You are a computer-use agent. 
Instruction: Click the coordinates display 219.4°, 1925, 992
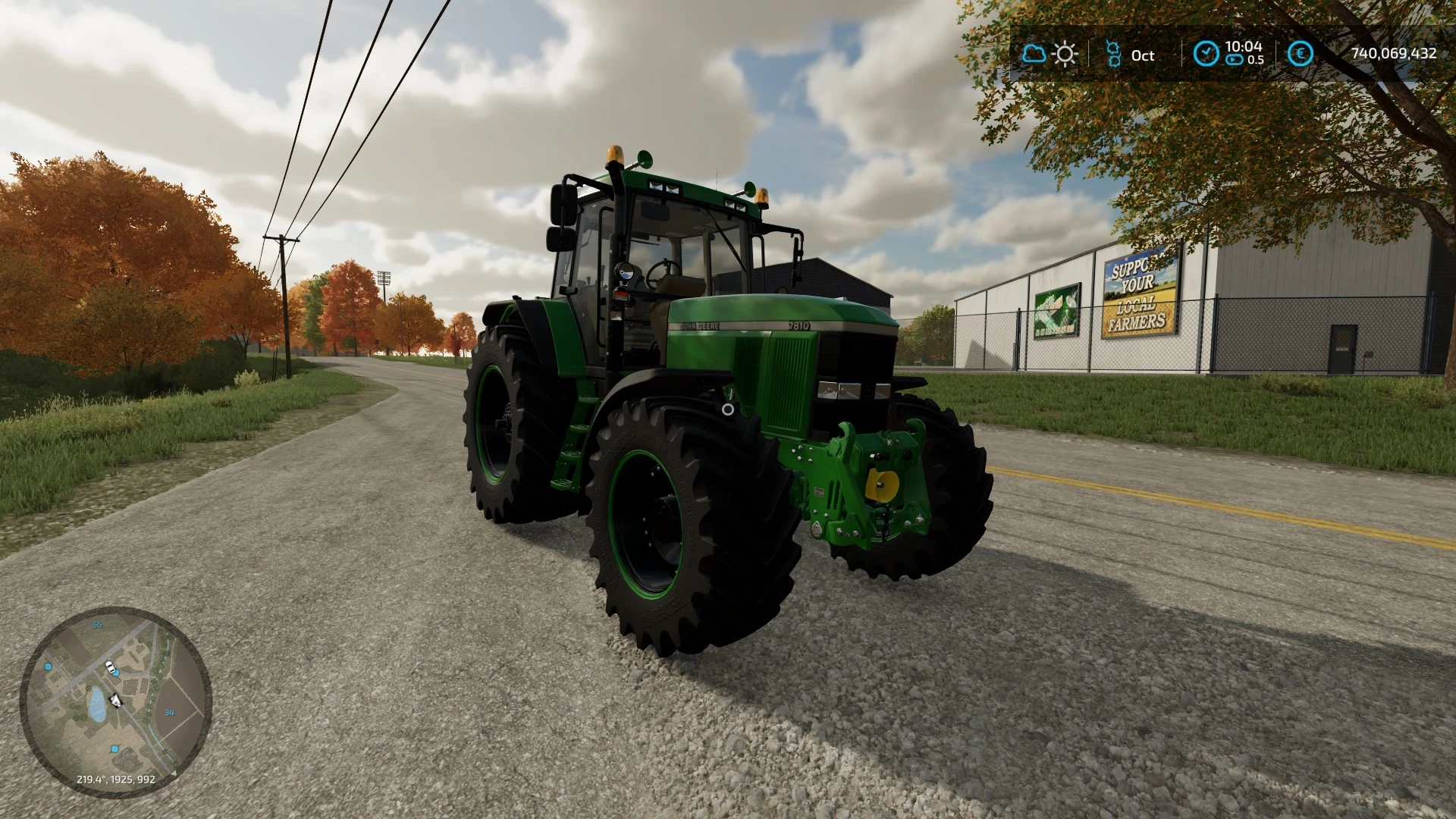(116, 779)
